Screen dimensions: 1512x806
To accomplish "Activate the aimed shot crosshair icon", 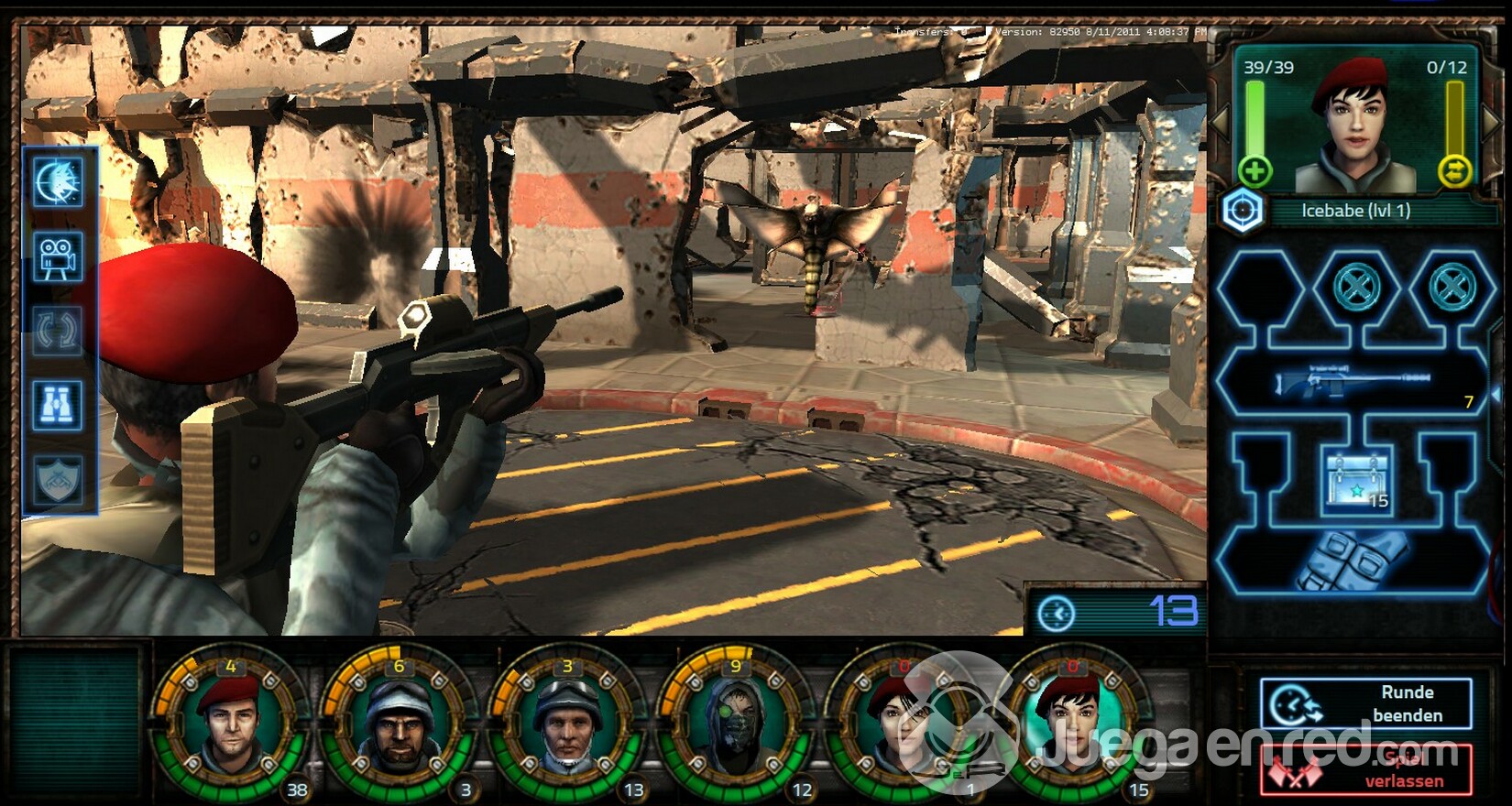I will click(59, 181).
